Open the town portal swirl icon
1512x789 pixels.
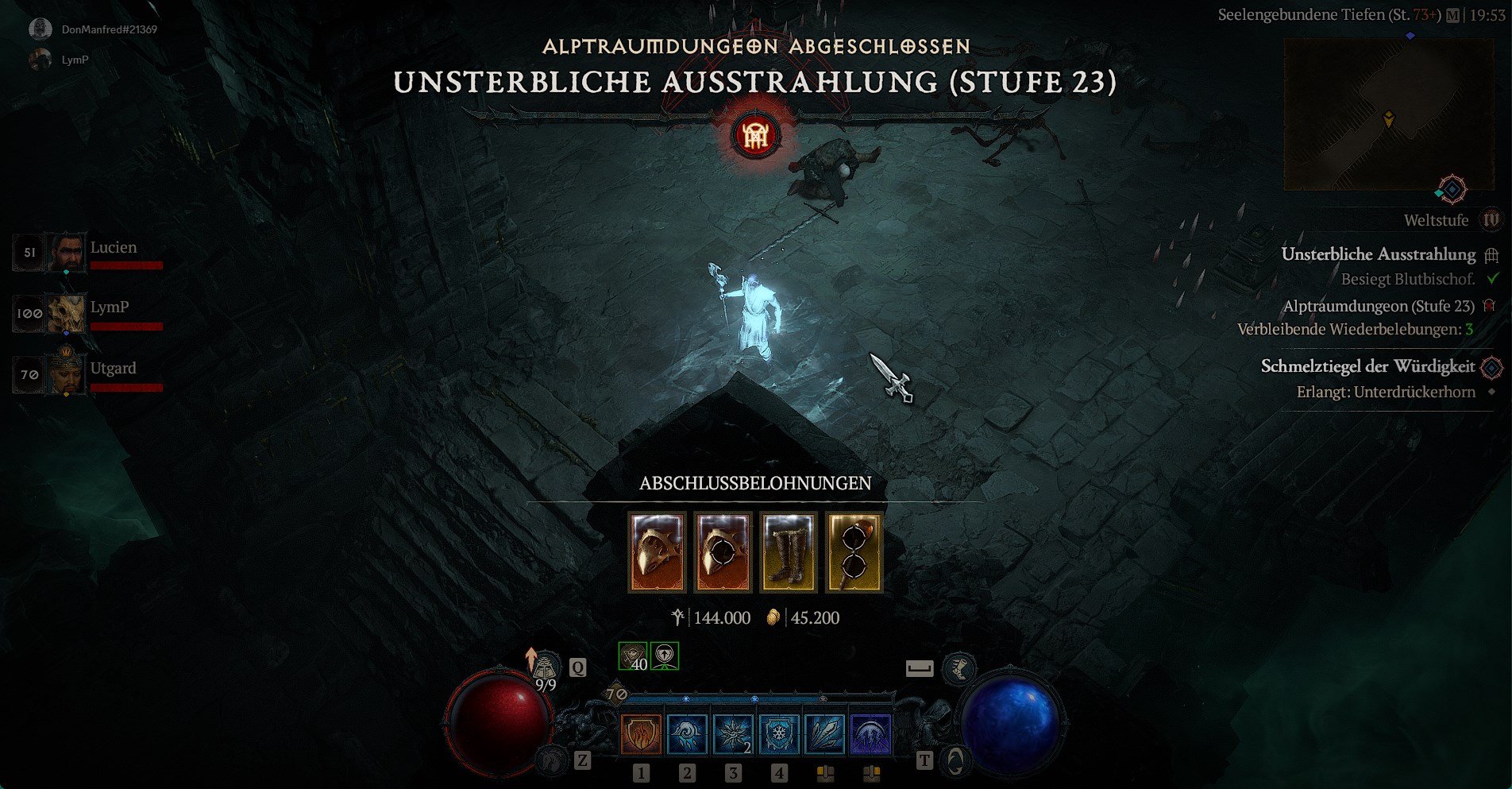point(956,762)
